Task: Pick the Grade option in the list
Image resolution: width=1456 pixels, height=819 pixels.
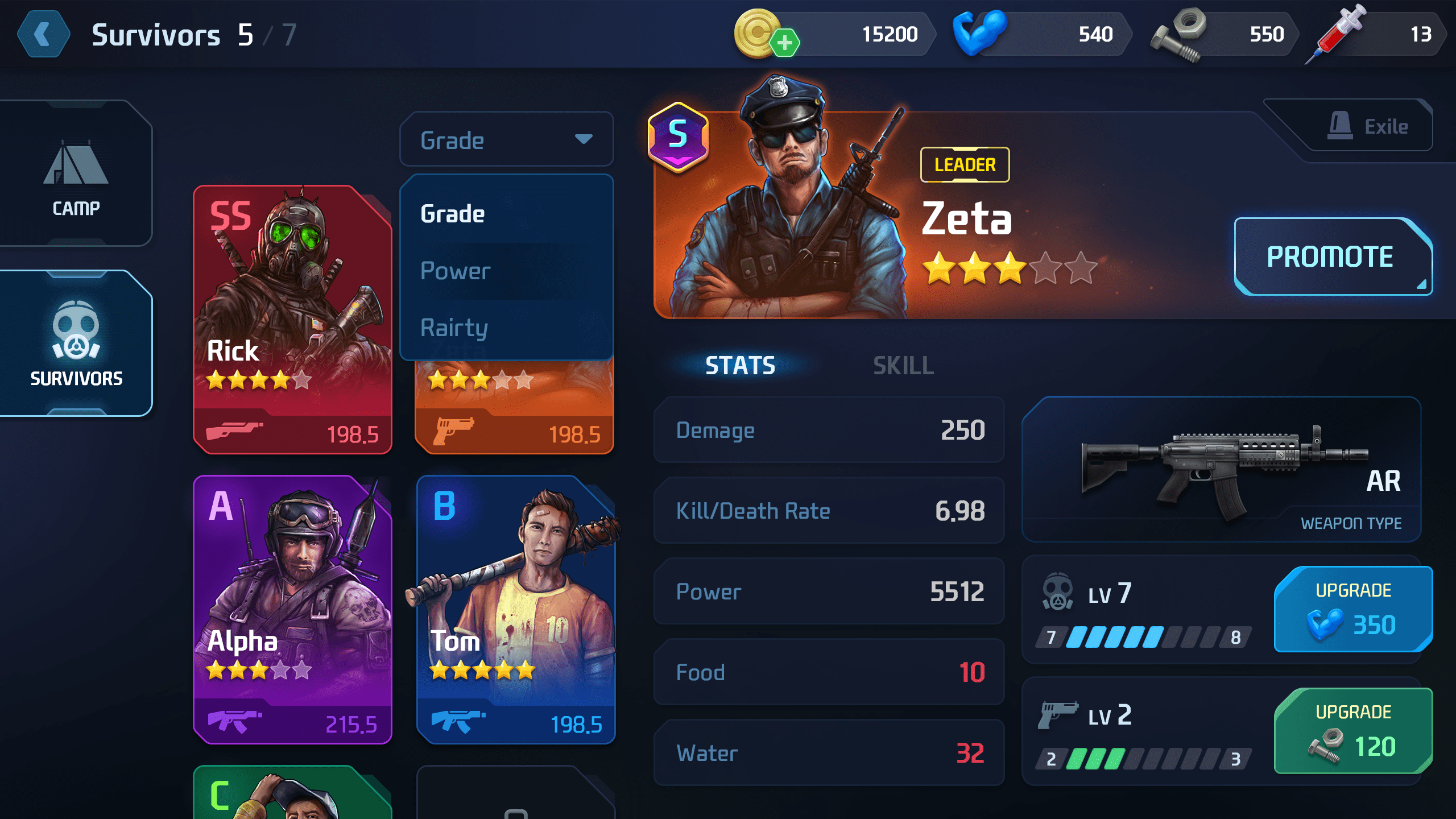Action: click(x=453, y=214)
